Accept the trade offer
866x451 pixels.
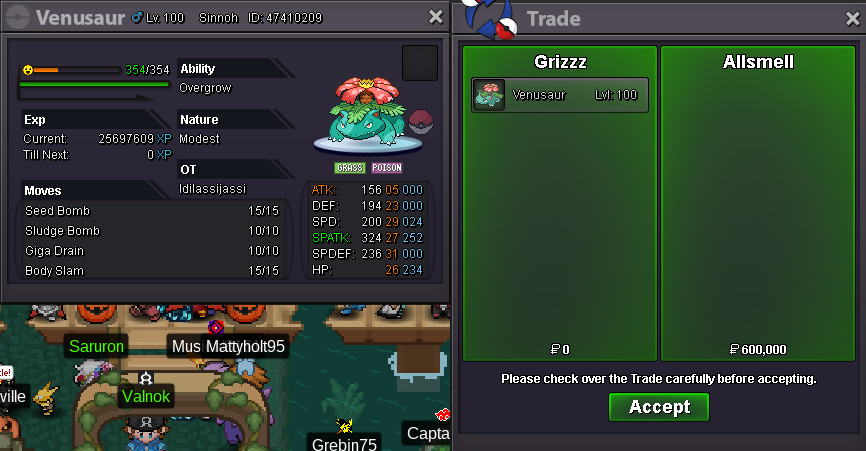658,407
